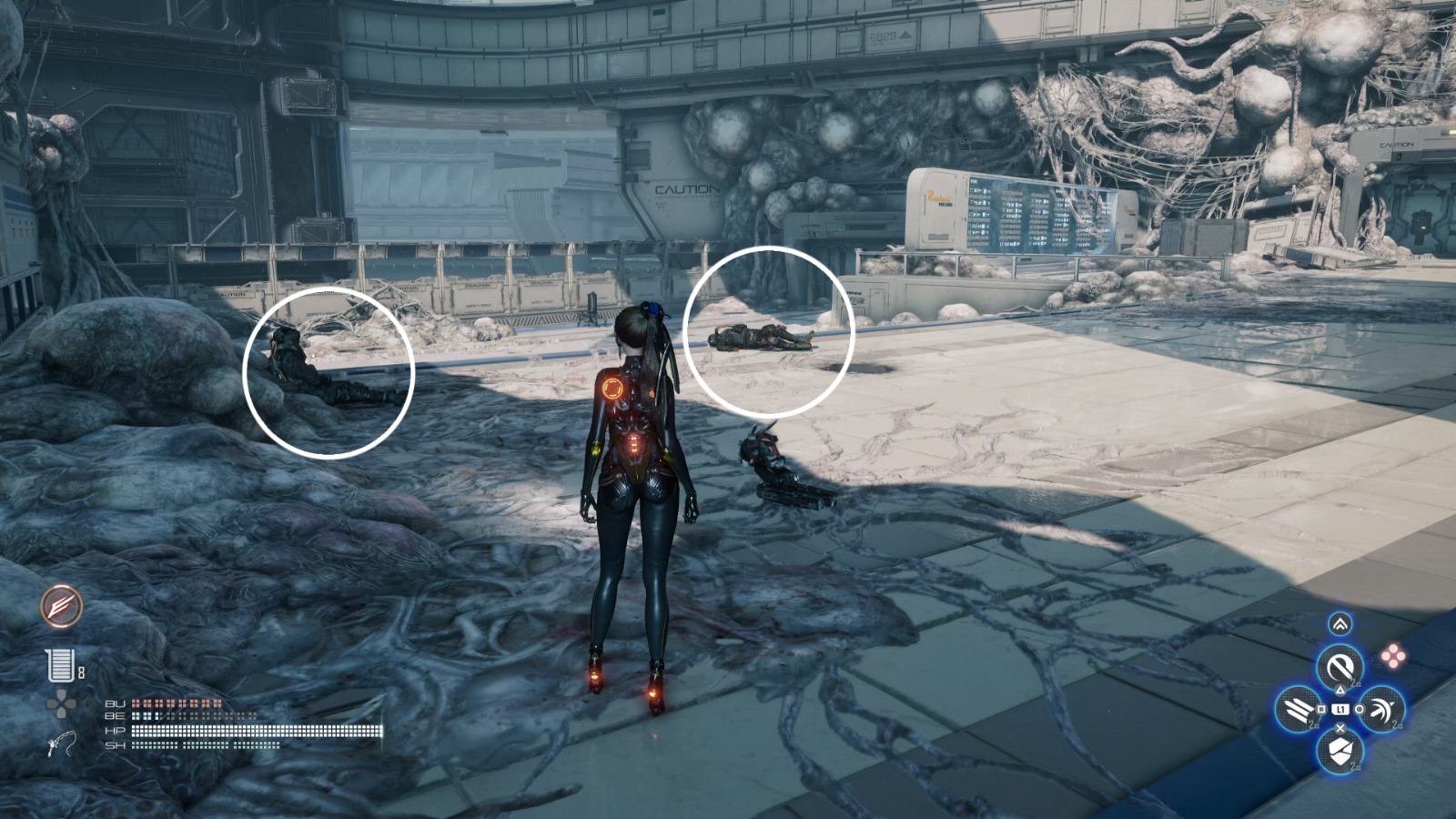Click the Triangle button glyph in skill wheel
1456x819 pixels.
point(1340,690)
